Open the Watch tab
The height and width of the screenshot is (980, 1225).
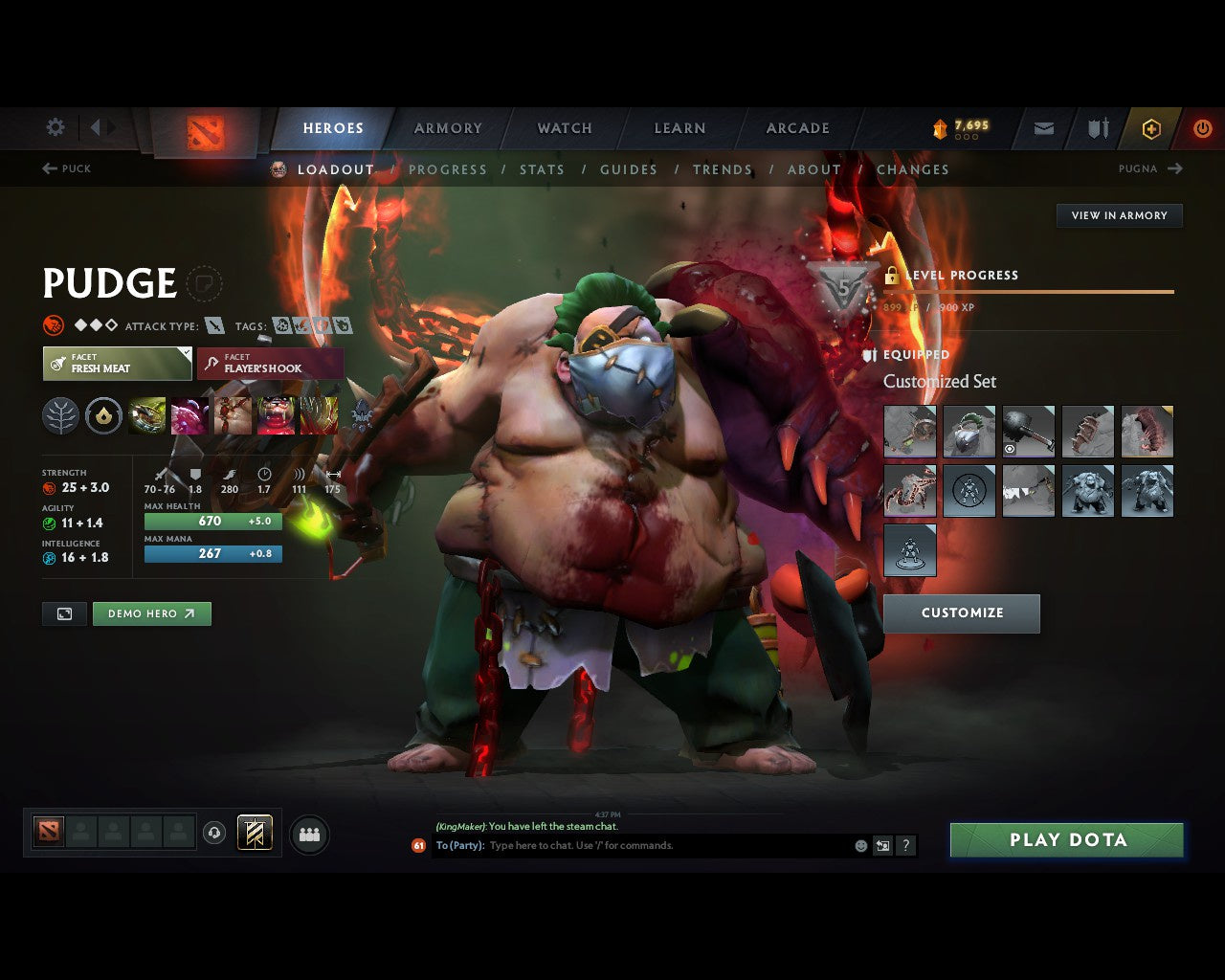click(565, 128)
